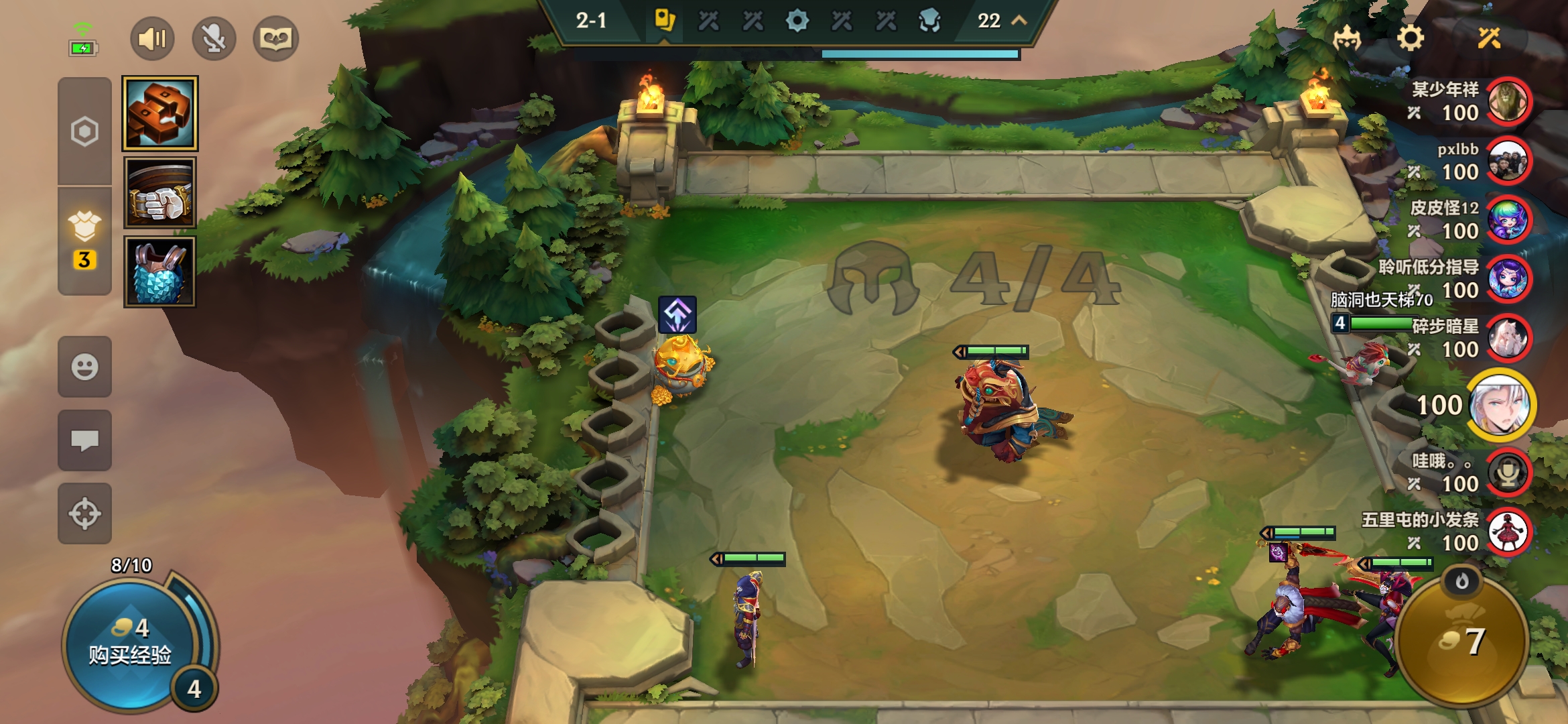Image resolution: width=1568 pixels, height=724 pixels.
Task: View player 五里屯的小发条's board
Action: (1508, 532)
